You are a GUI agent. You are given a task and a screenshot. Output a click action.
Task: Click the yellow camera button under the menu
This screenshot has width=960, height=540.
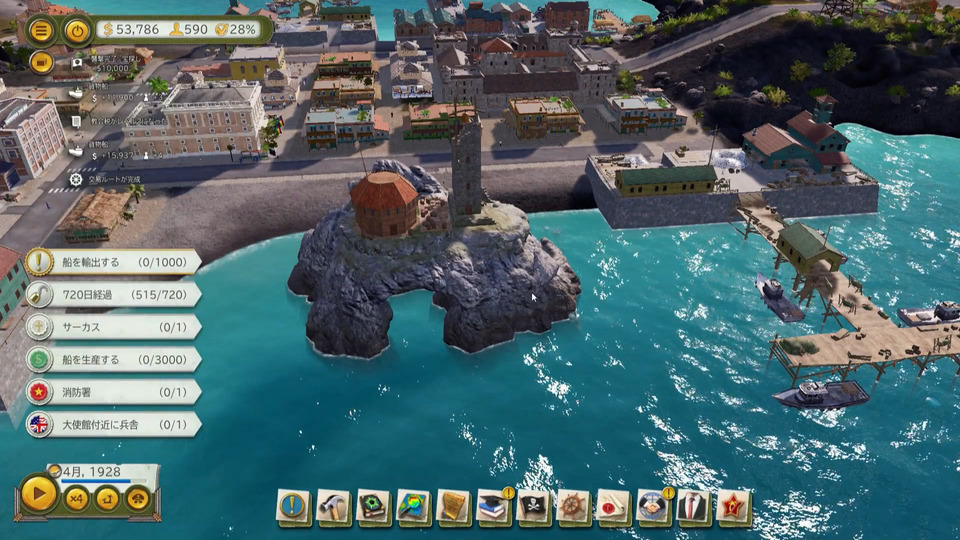pyautogui.click(x=41, y=62)
